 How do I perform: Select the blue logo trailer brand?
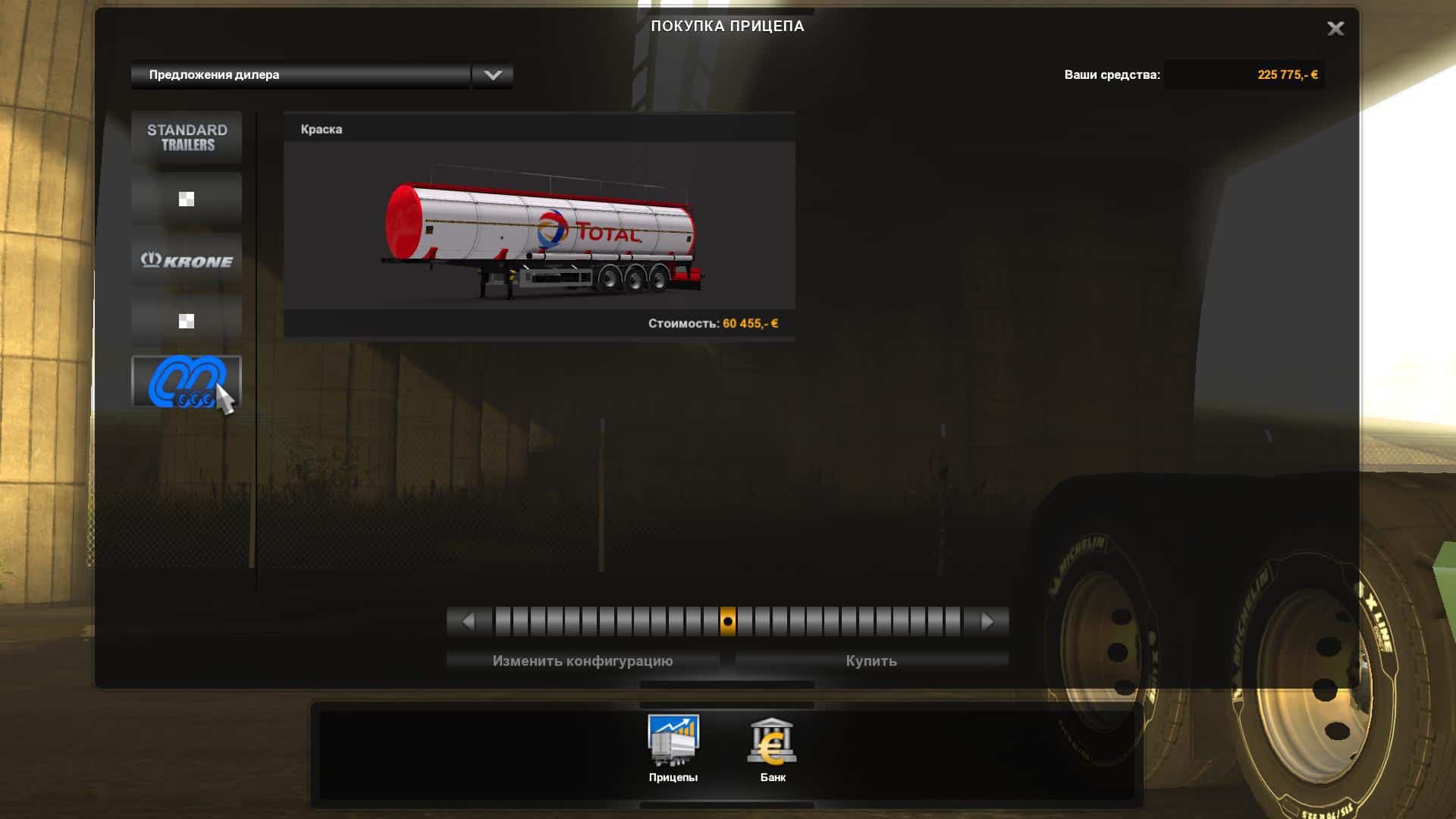click(187, 381)
